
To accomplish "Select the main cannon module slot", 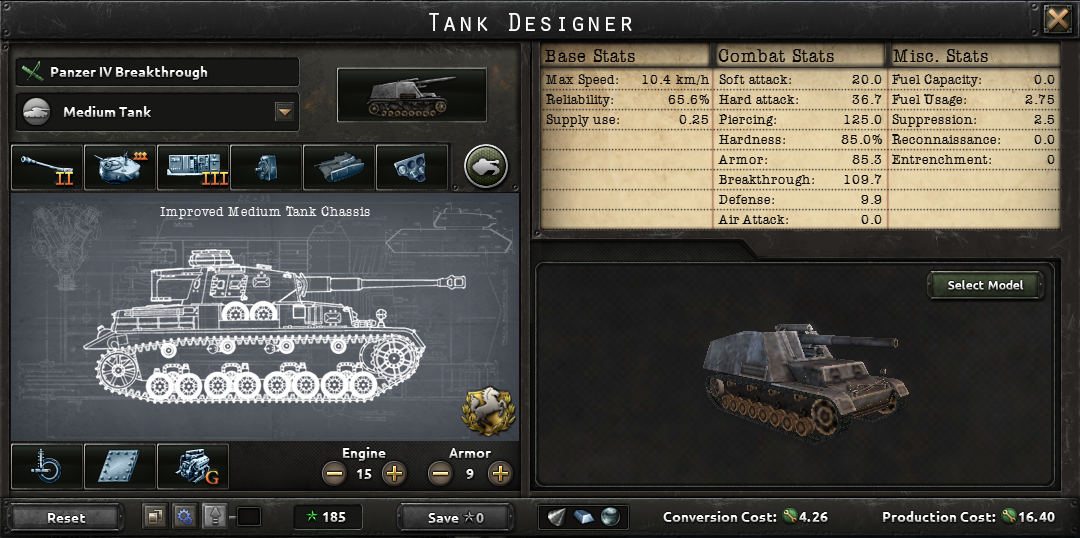I will [48, 167].
